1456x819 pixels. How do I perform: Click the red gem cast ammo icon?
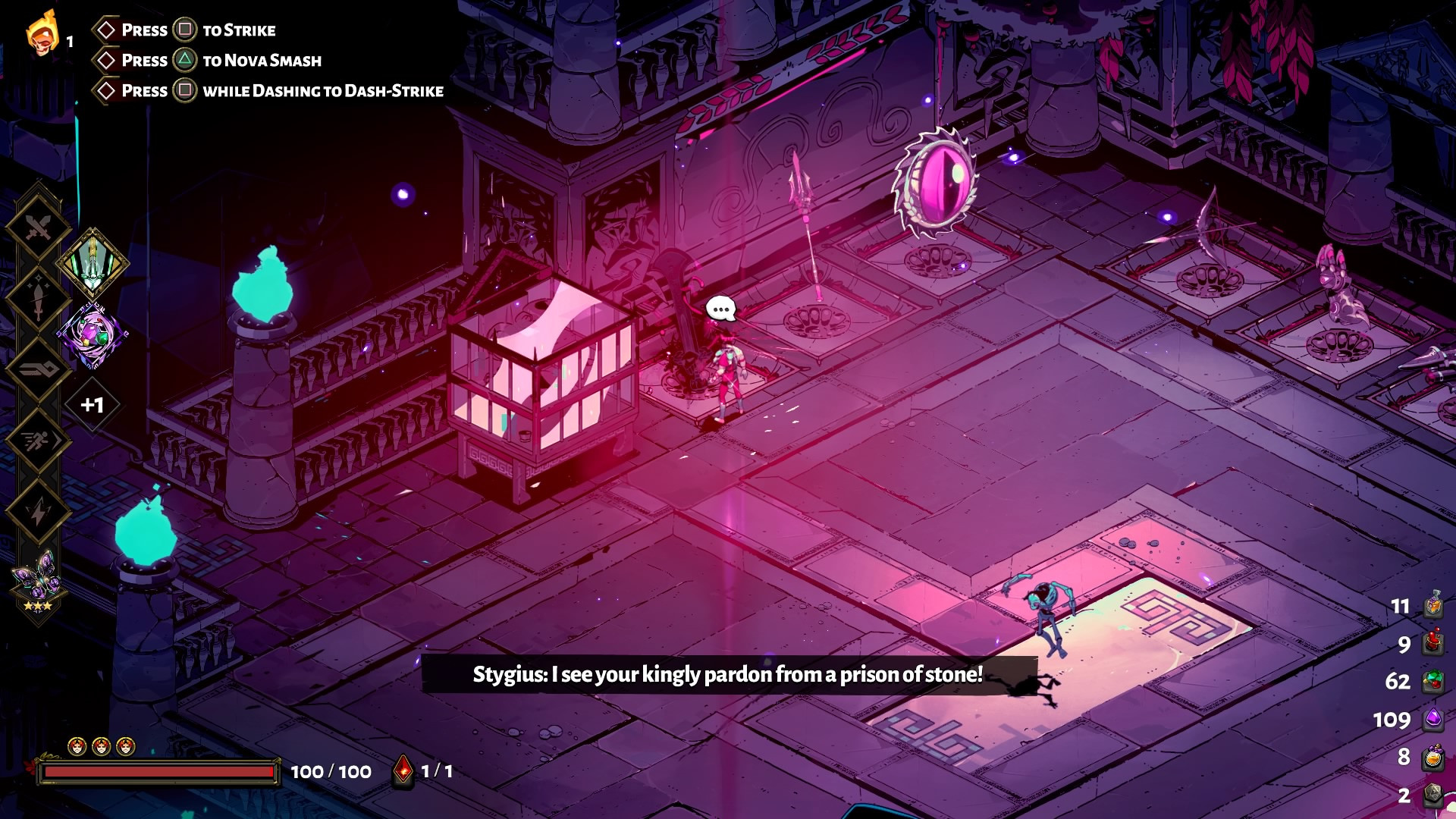coord(403,770)
